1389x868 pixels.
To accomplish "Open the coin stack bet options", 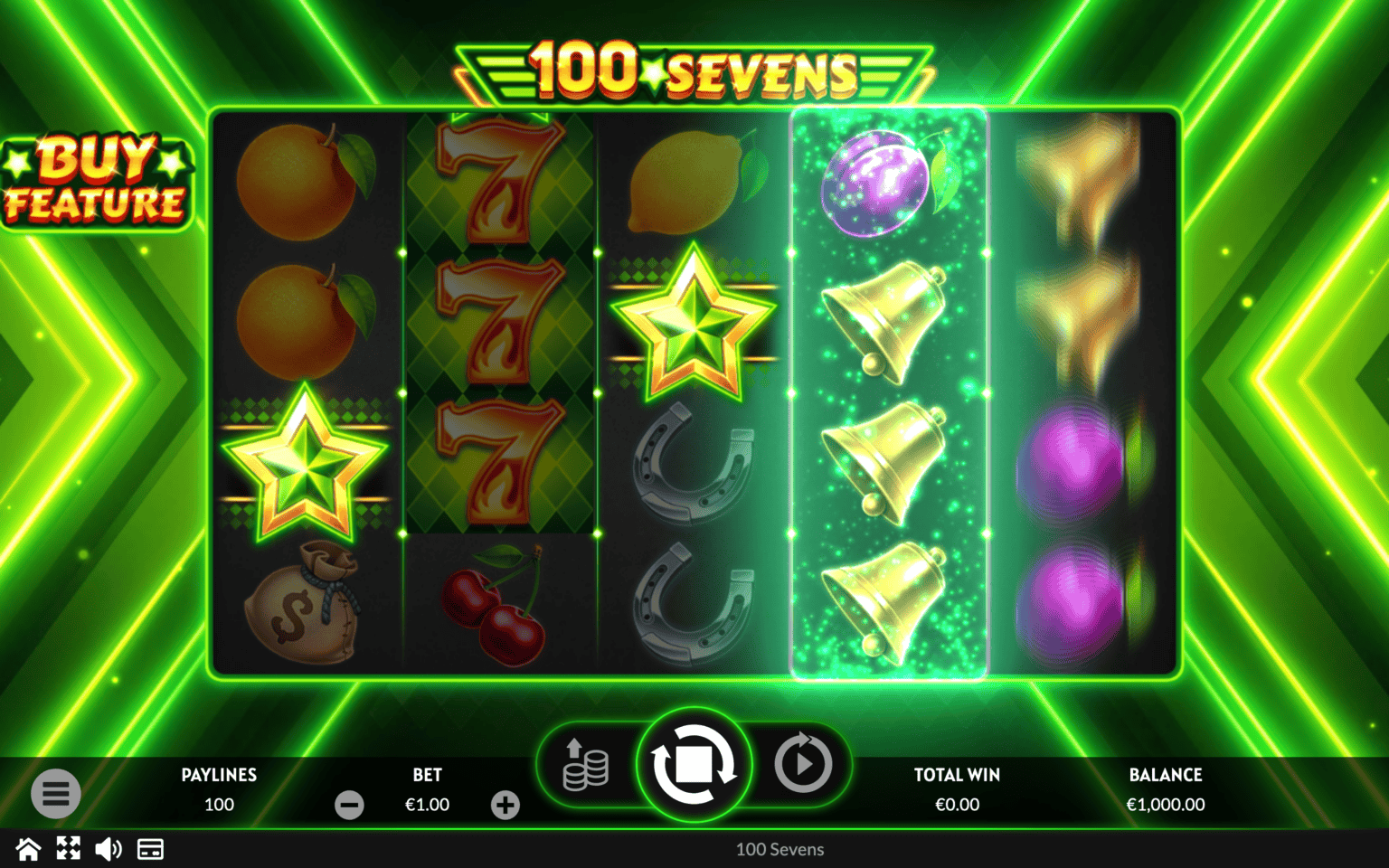I will pos(585,765).
